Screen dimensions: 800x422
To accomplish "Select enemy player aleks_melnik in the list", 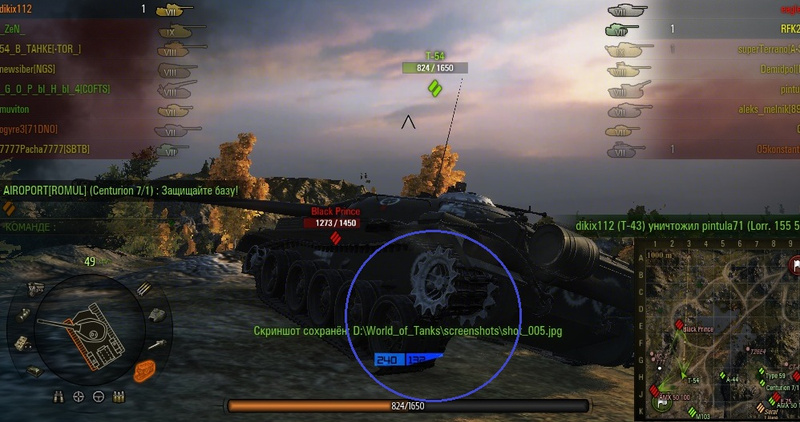I will pos(765,109).
